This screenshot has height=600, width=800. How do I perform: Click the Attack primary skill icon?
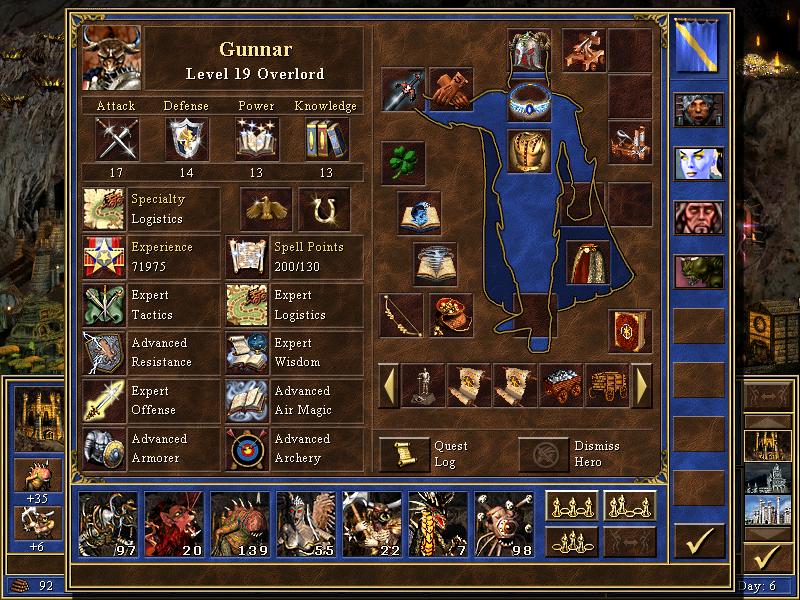pyautogui.click(x=116, y=138)
